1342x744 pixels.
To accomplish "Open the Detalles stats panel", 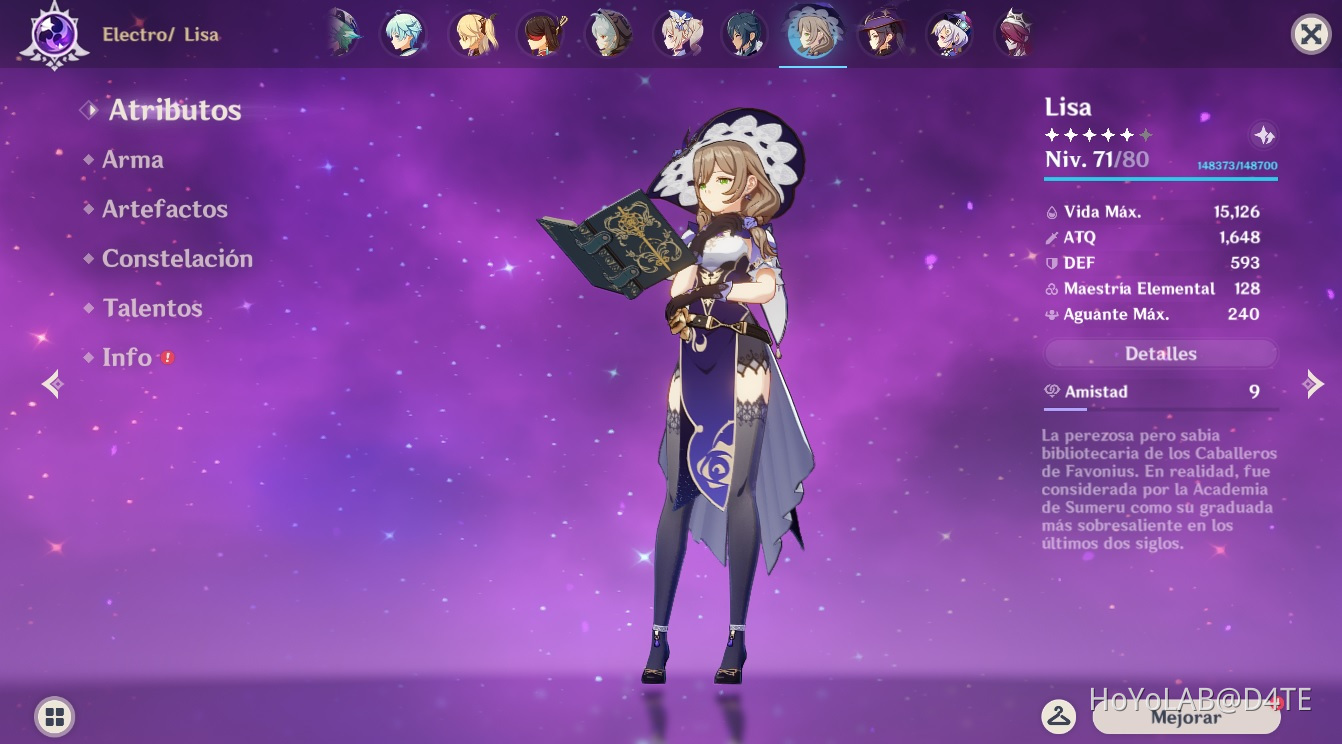I will tap(1160, 353).
